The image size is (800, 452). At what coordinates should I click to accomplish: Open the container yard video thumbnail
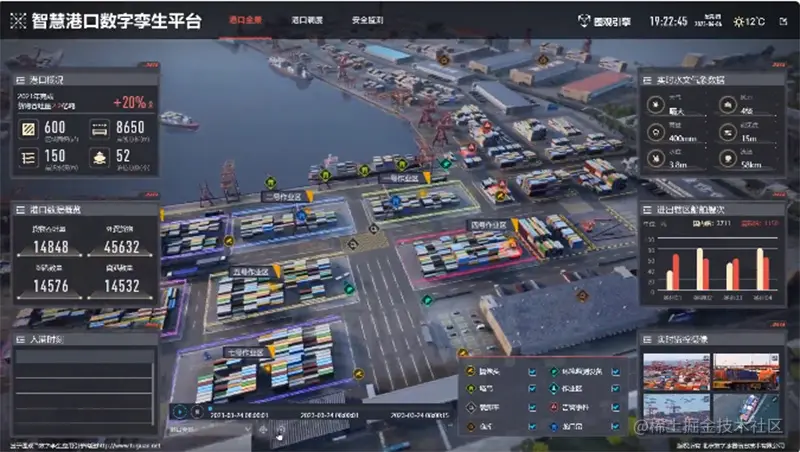pyautogui.click(x=677, y=373)
